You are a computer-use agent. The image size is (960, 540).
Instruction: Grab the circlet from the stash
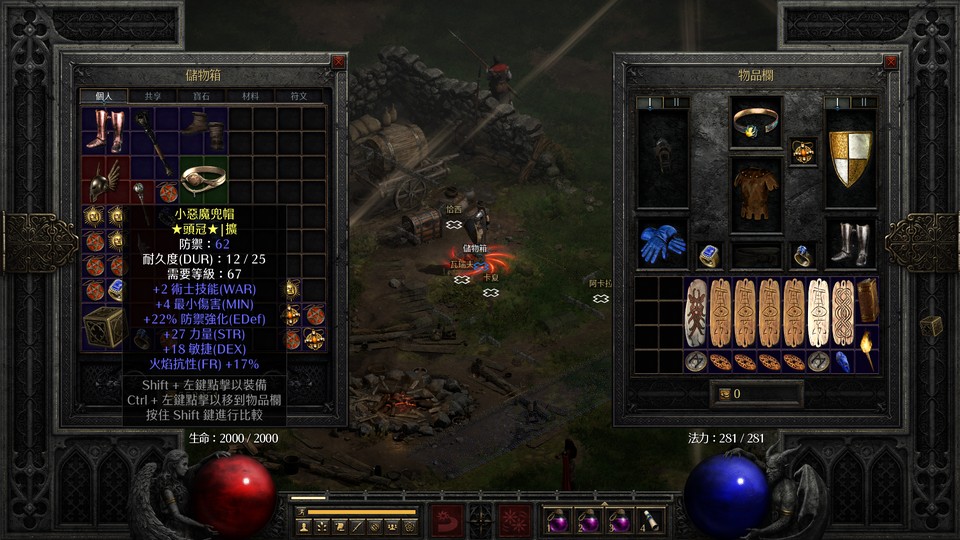203,179
